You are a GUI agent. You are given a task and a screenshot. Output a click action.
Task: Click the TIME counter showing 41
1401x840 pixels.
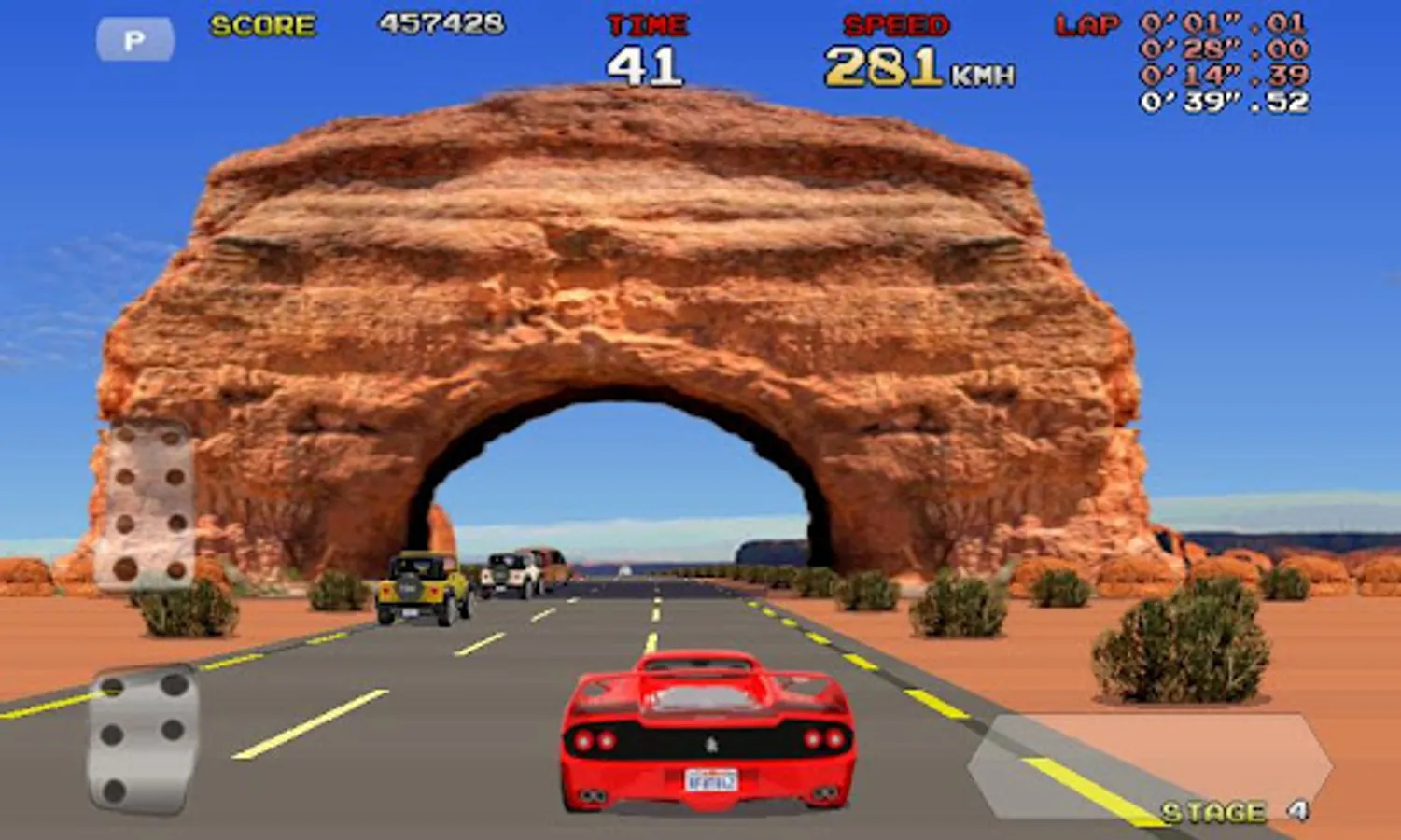click(648, 63)
